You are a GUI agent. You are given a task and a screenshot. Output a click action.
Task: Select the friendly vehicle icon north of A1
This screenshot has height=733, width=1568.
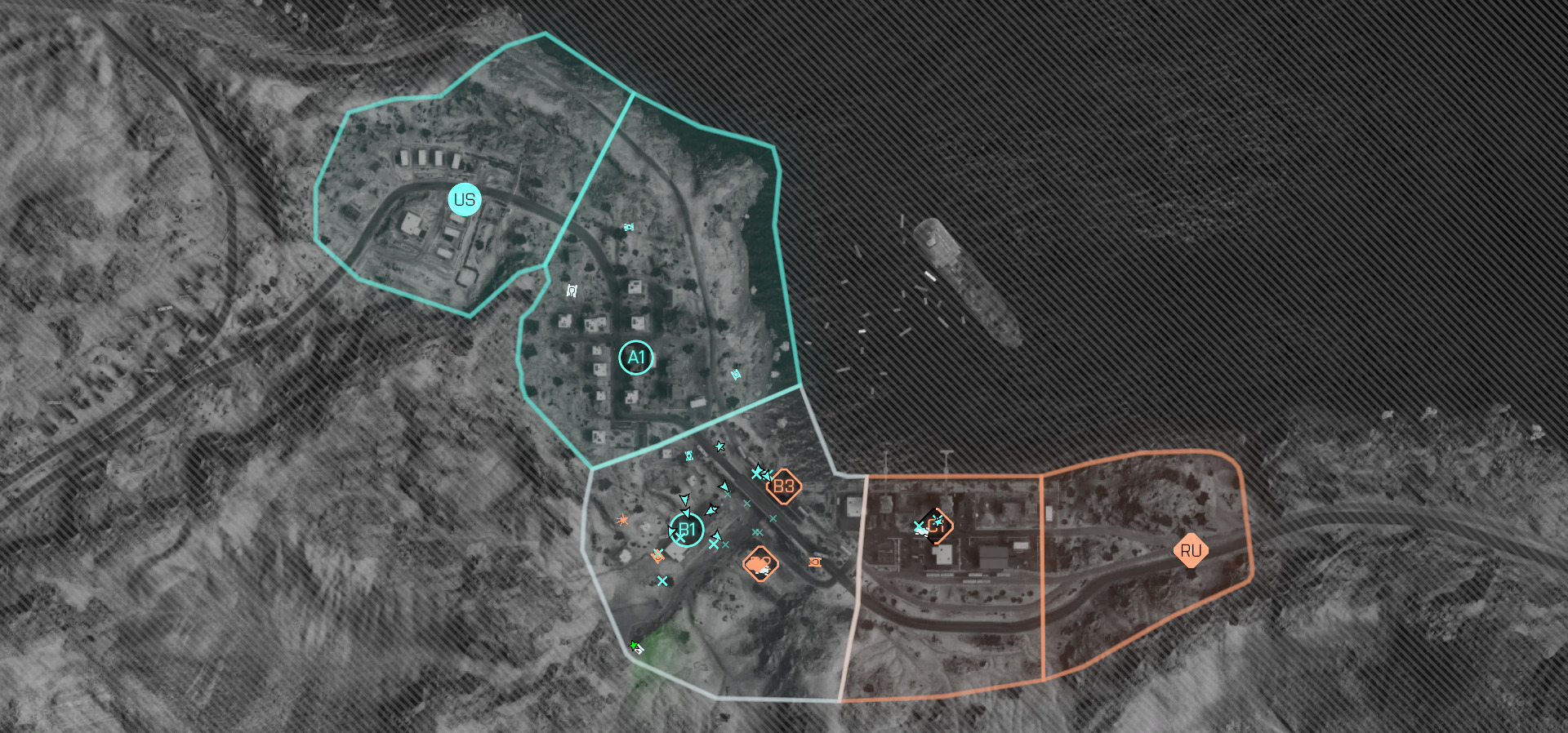pos(629,226)
